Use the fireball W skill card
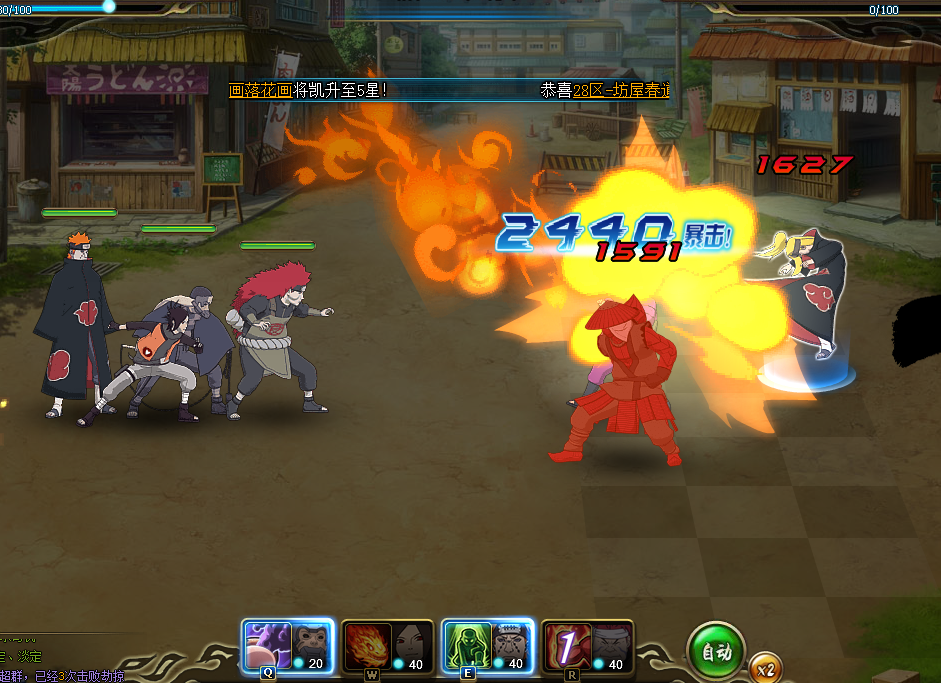 387,646
